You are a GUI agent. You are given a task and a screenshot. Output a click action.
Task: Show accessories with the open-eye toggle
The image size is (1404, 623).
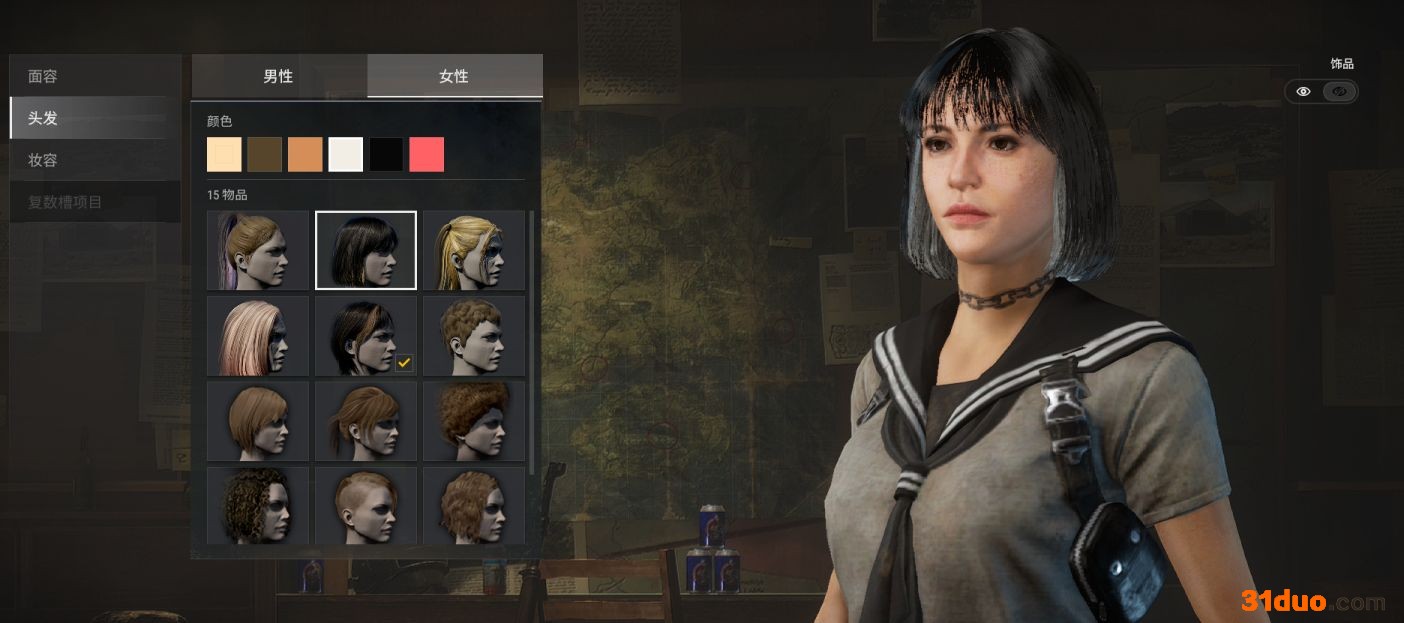1303,92
